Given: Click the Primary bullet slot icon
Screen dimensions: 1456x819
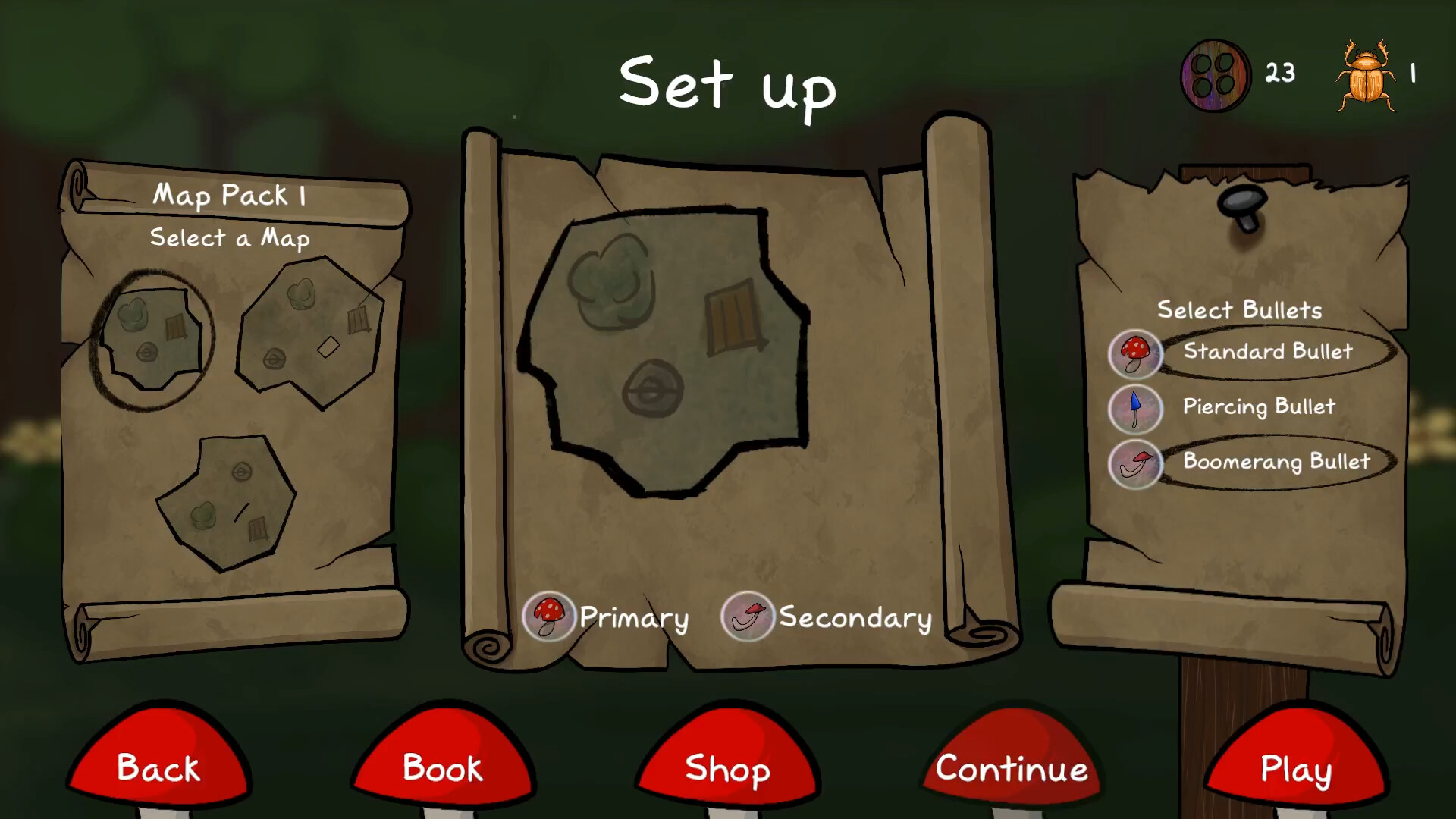Looking at the screenshot, I should 549,617.
